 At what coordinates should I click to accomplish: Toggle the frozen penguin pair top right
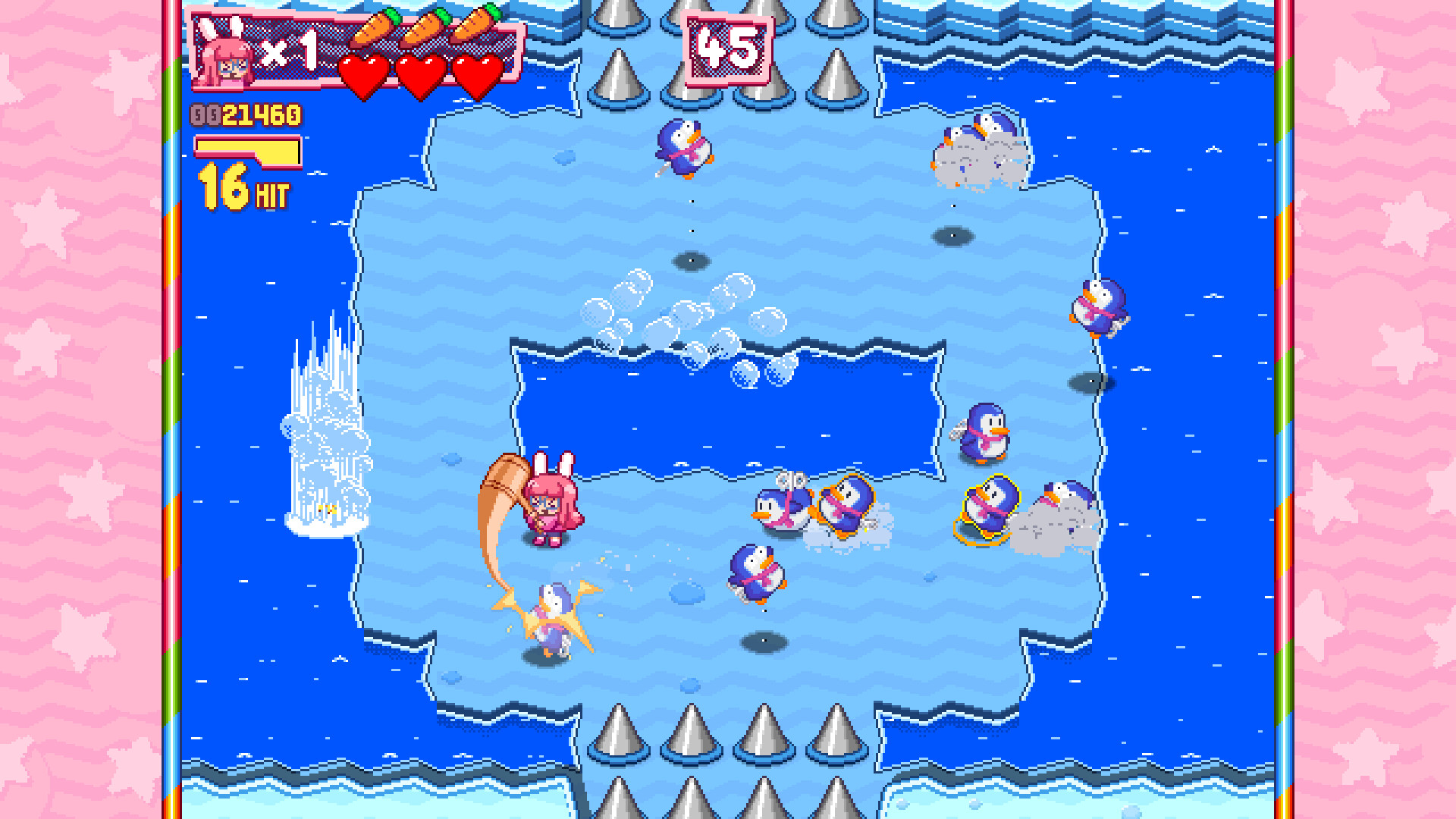click(978, 148)
